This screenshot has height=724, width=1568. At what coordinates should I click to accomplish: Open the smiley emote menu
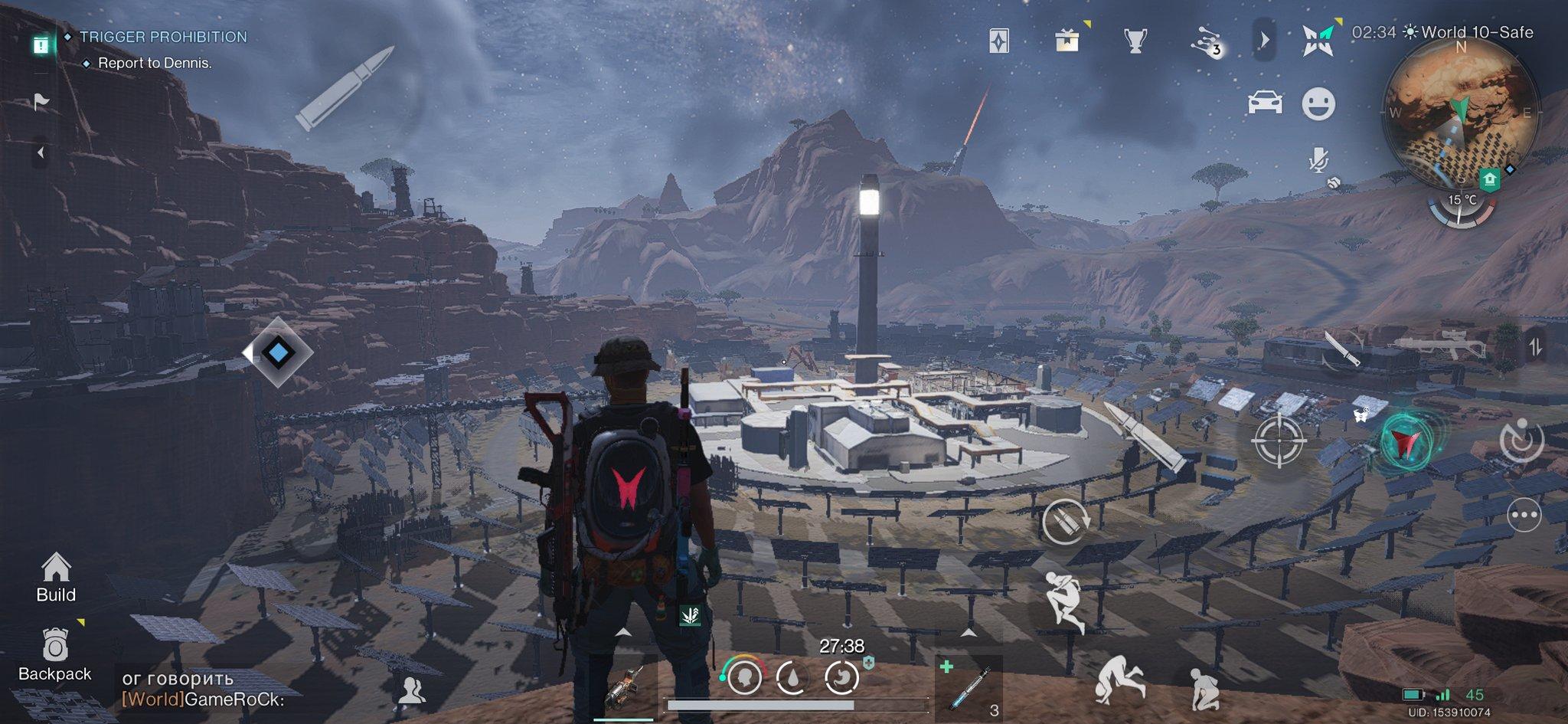tap(1318, 103)
